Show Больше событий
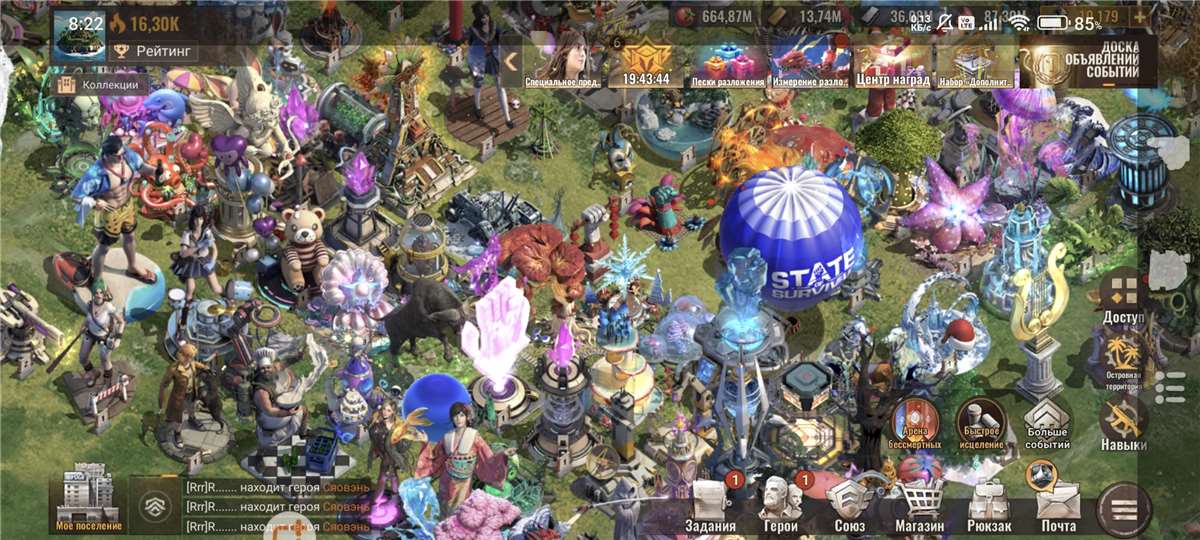 pos(1047,424)
